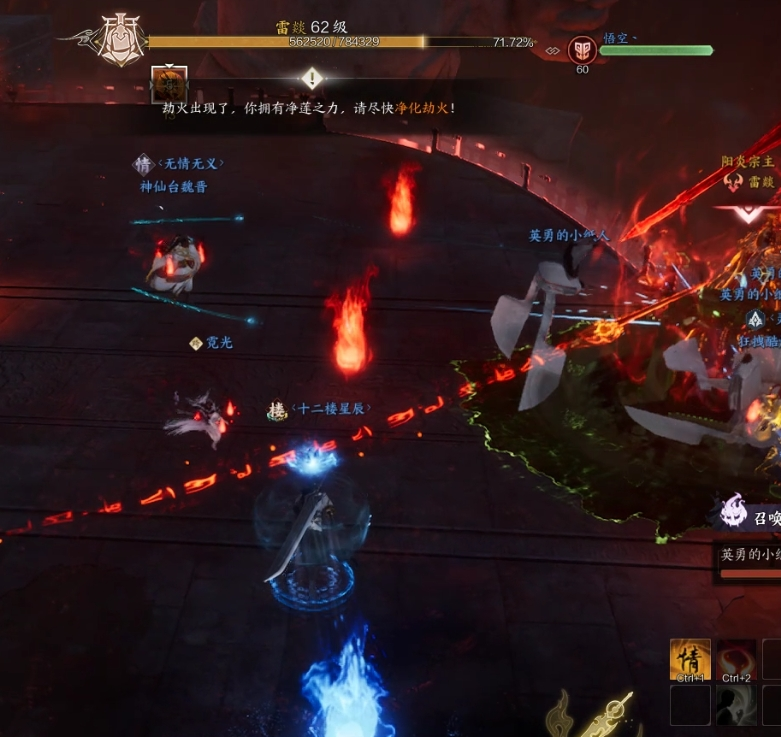Image resolution: width=781 pixels, height=737 pixels.
Task: Select the 雷燚 boss portrait emblem
Action: (119, 42)
